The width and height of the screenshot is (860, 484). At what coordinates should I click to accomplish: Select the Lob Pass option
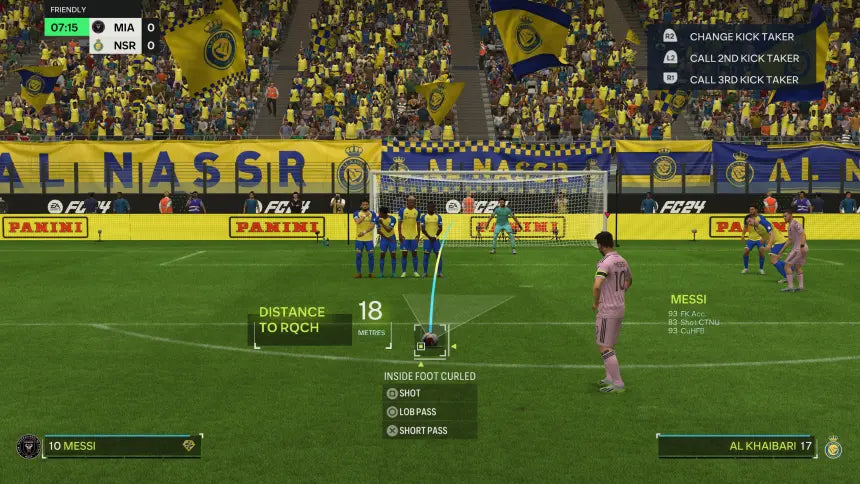[x=416, y=412]
